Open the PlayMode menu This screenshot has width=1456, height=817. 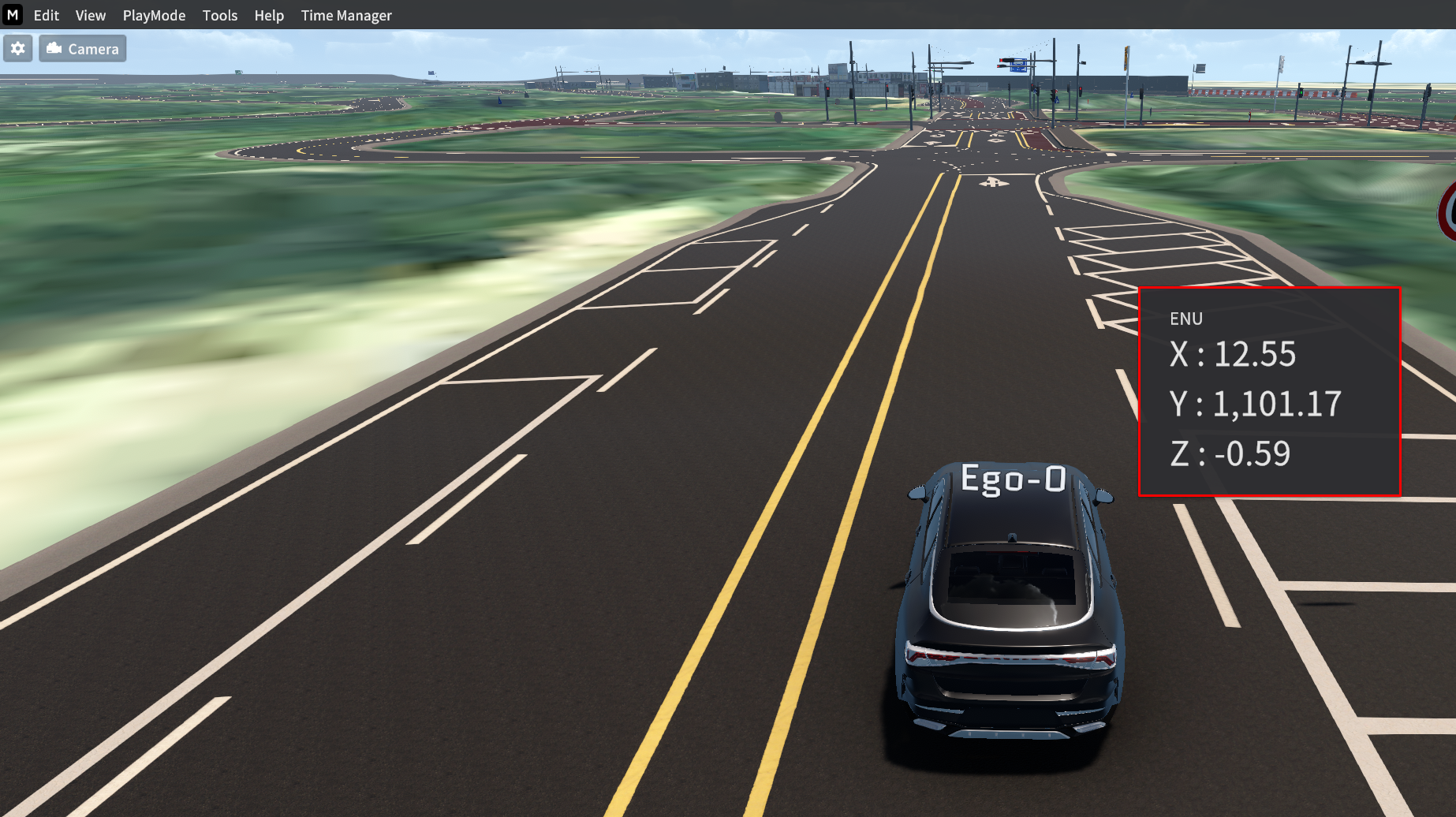154,15
